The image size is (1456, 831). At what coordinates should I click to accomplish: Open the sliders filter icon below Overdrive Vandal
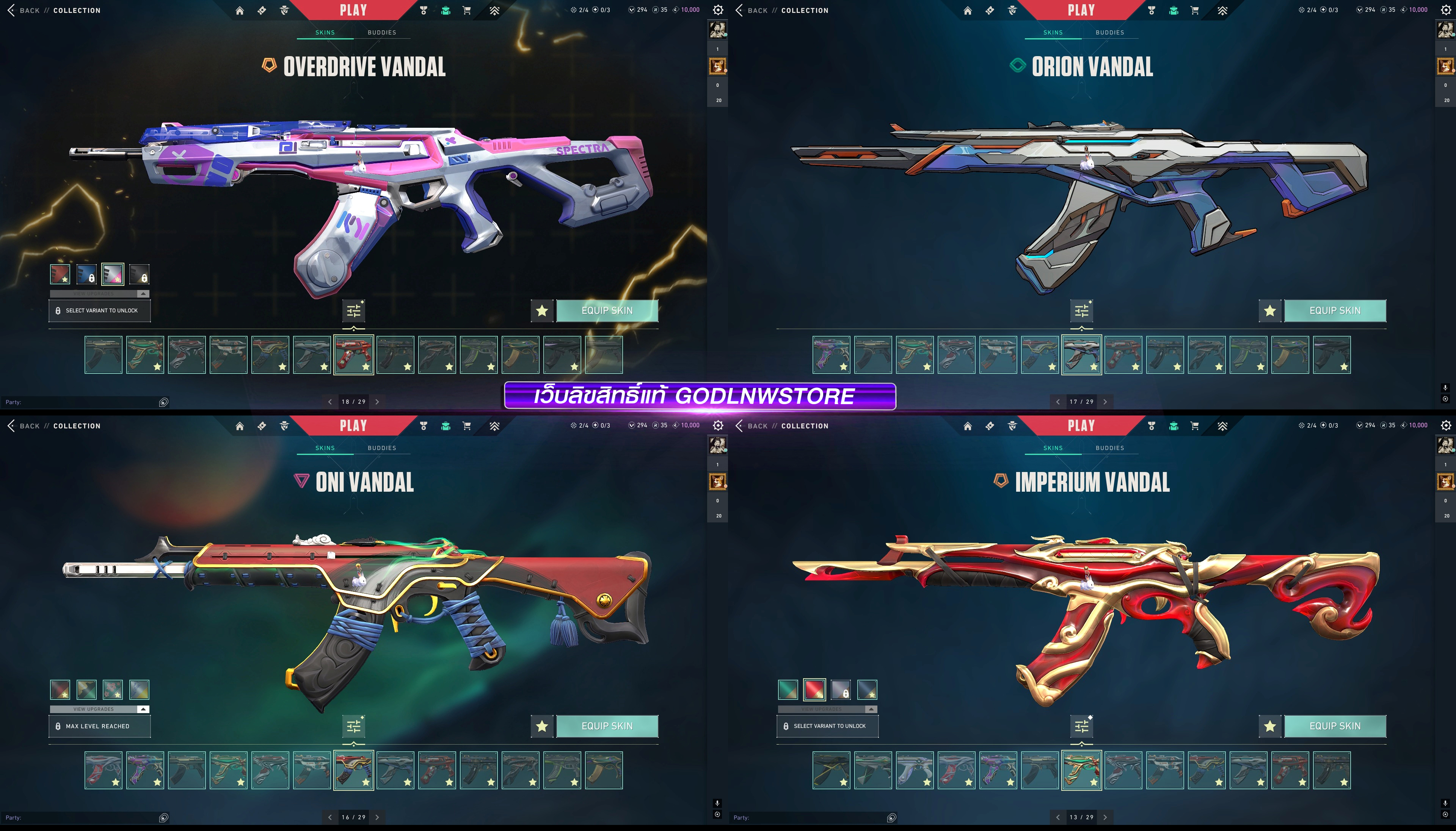click(x=354, y=310)
